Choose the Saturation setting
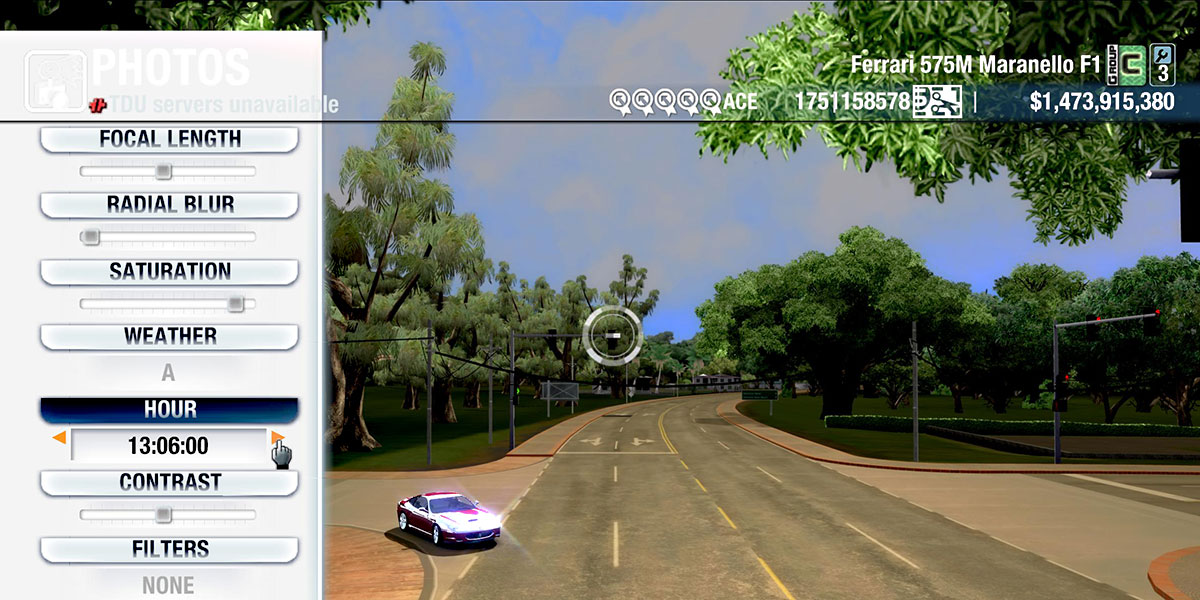 [x=169, y=271]
